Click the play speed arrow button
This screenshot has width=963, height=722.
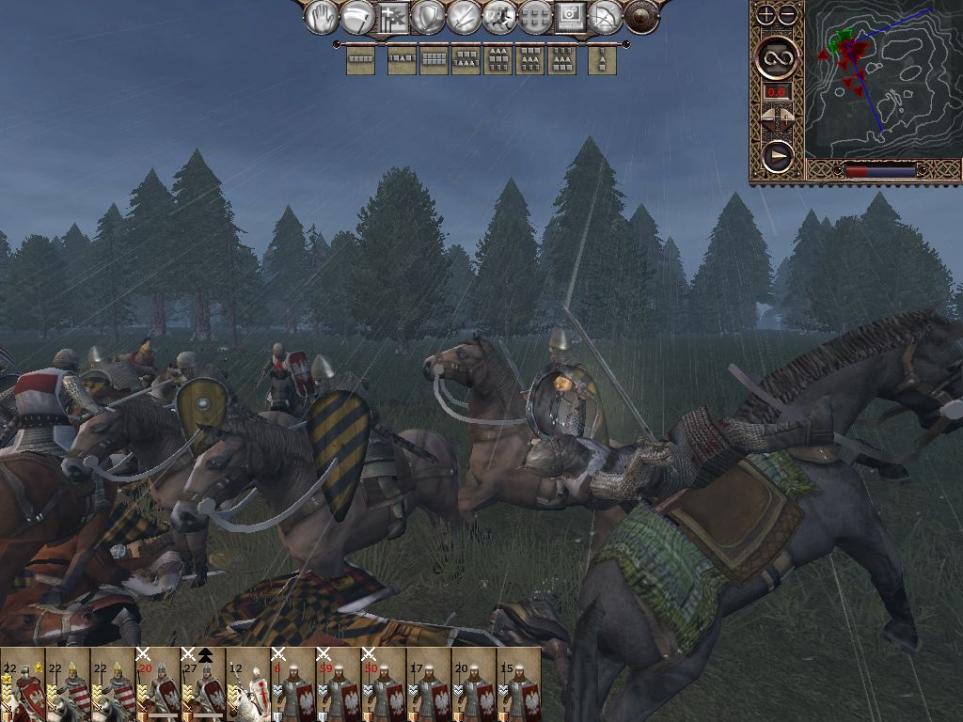[776, 157]
